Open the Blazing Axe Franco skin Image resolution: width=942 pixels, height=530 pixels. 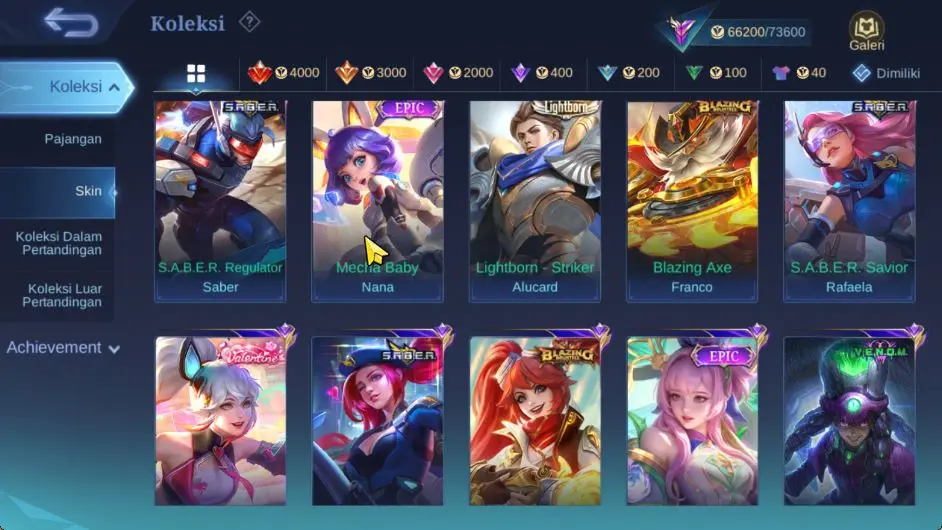692,201
